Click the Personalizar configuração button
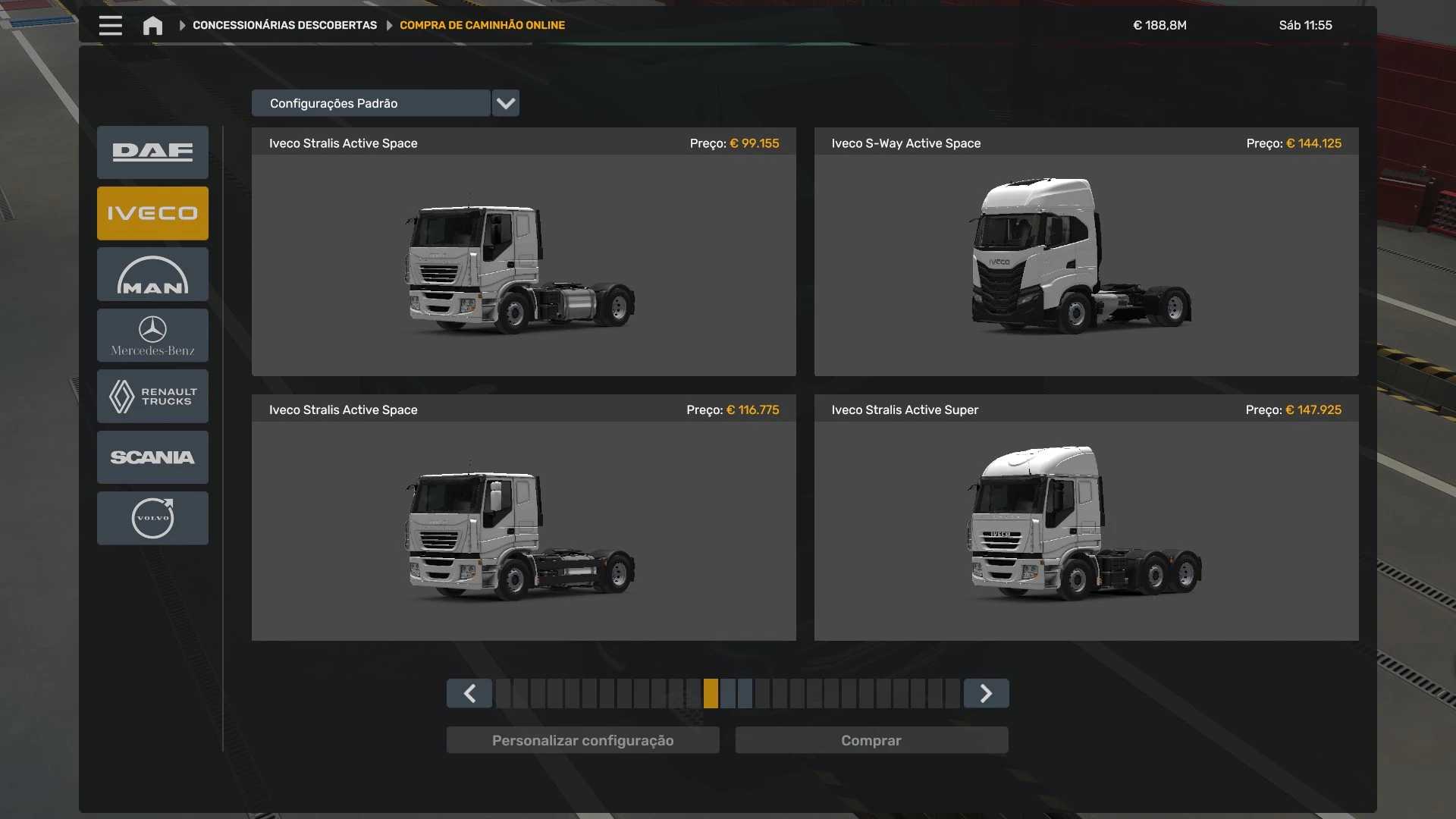The width and height of the screenshot is (1456, 819). point(582,740)
